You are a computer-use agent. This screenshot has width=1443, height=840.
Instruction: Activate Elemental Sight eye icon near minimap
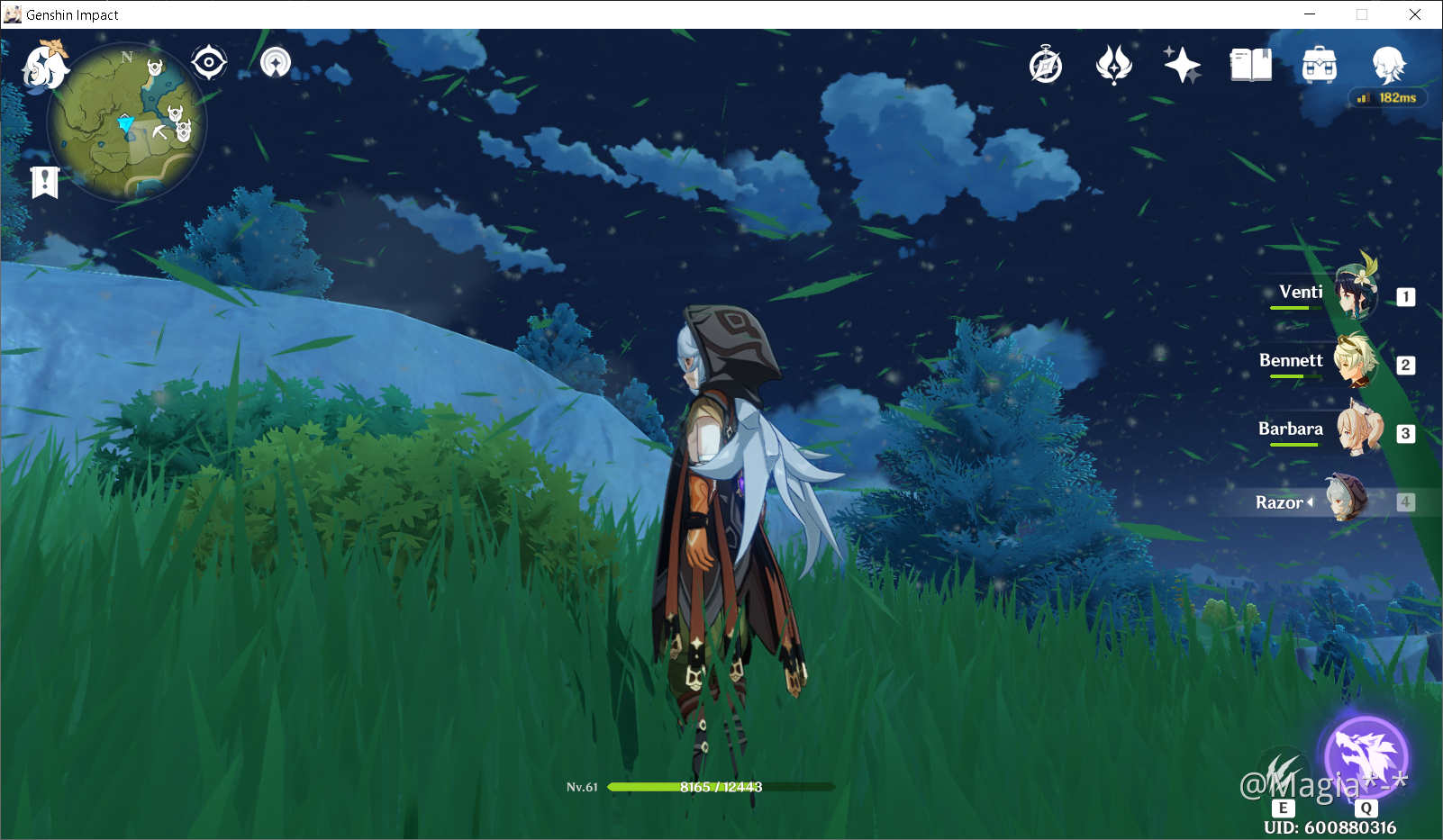209,61
